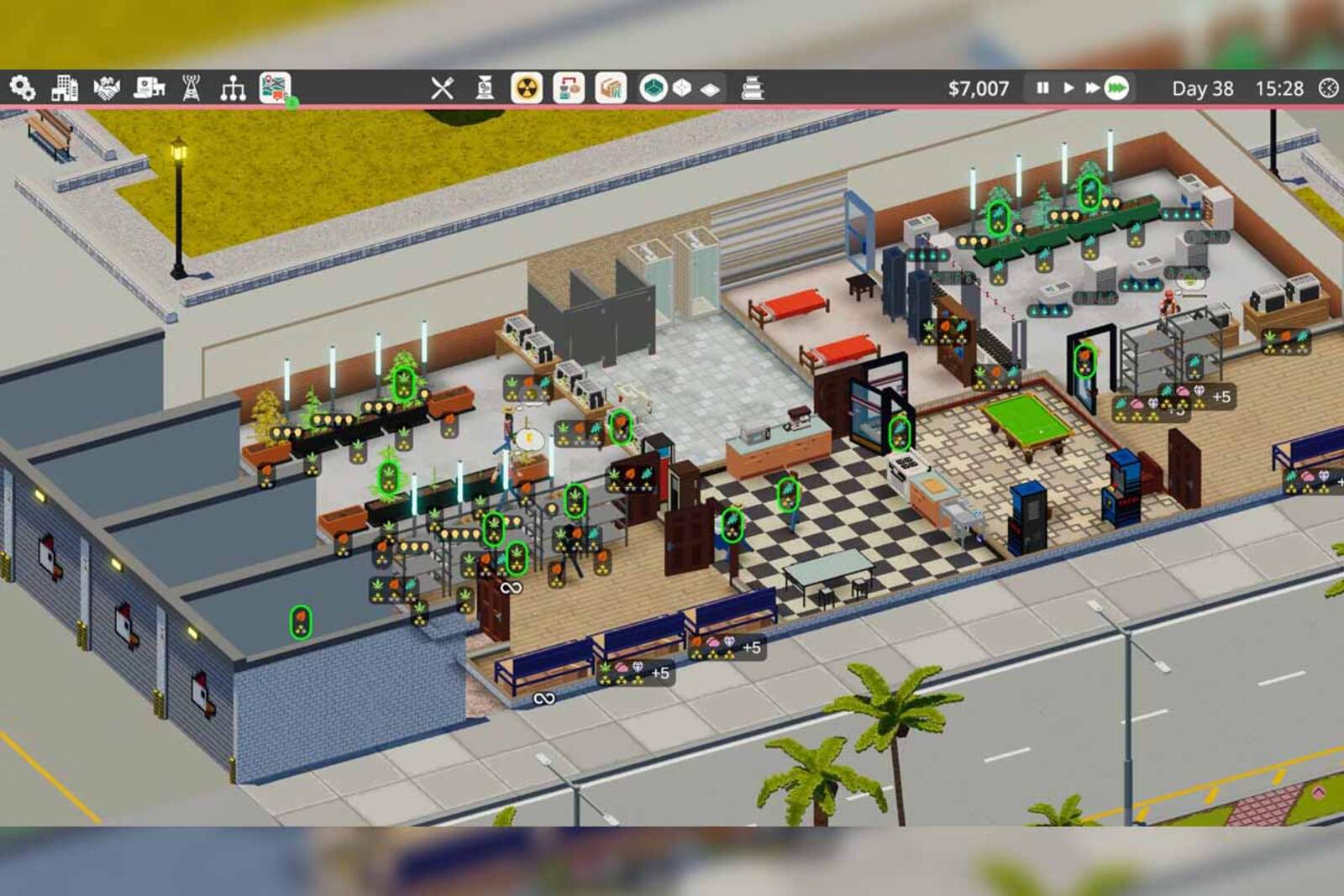Set game speed to normal play
Screen dimensions: 1344x896
point(1068,88)
